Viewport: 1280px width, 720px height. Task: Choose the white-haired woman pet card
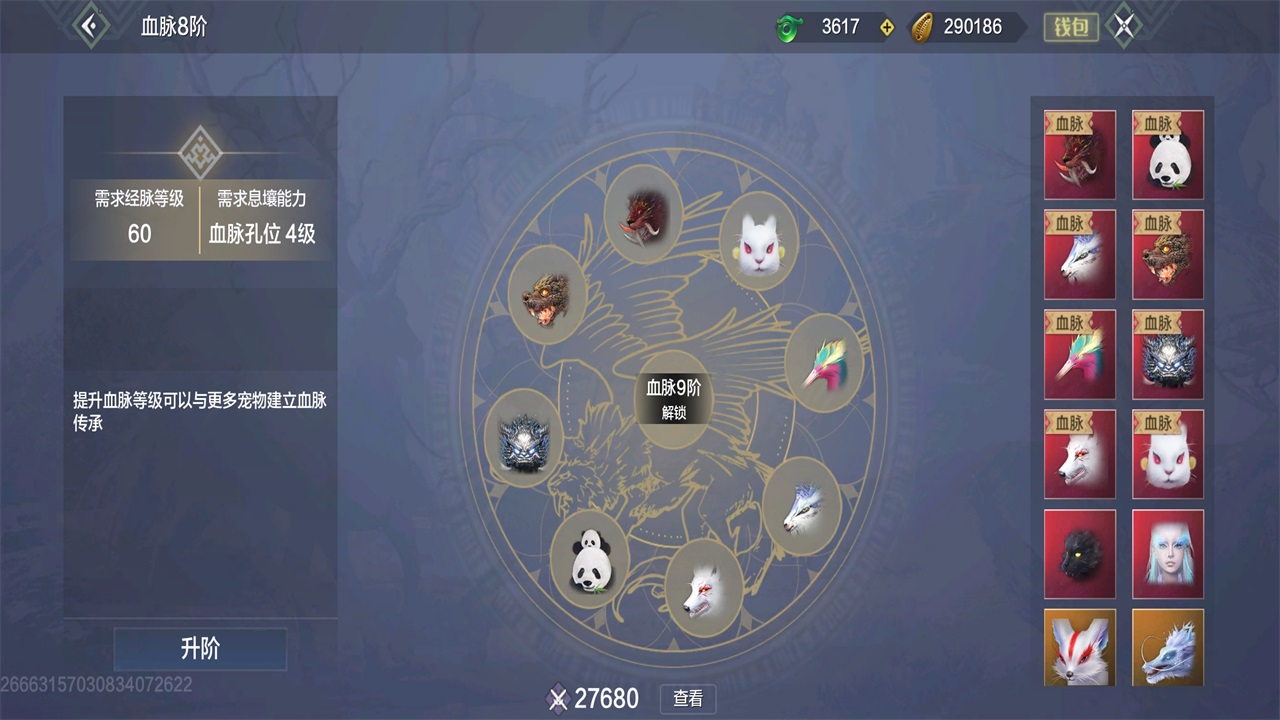(x=1168, y=554)
